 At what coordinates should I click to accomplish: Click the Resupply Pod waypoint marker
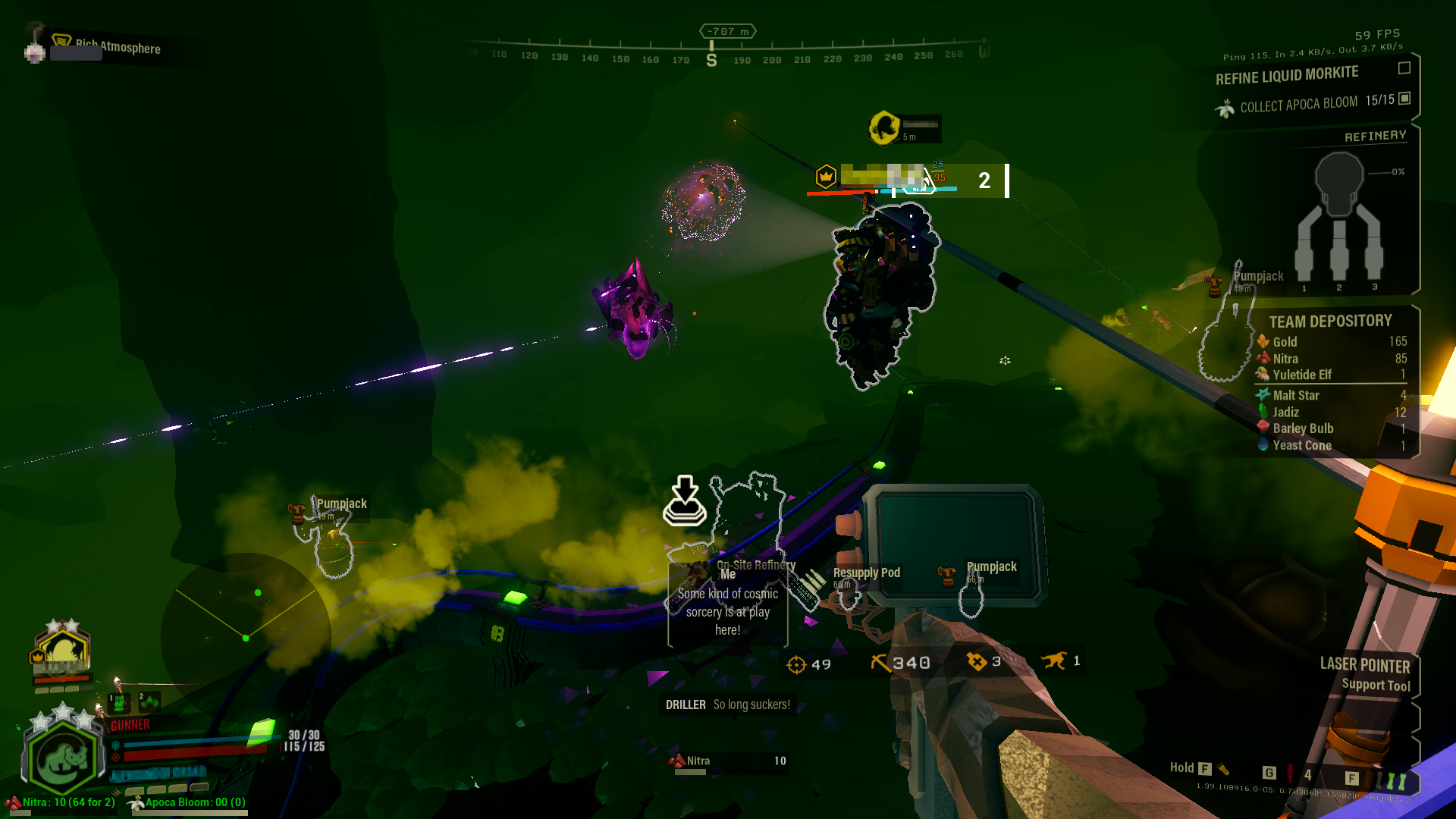(x=865, y=573)
